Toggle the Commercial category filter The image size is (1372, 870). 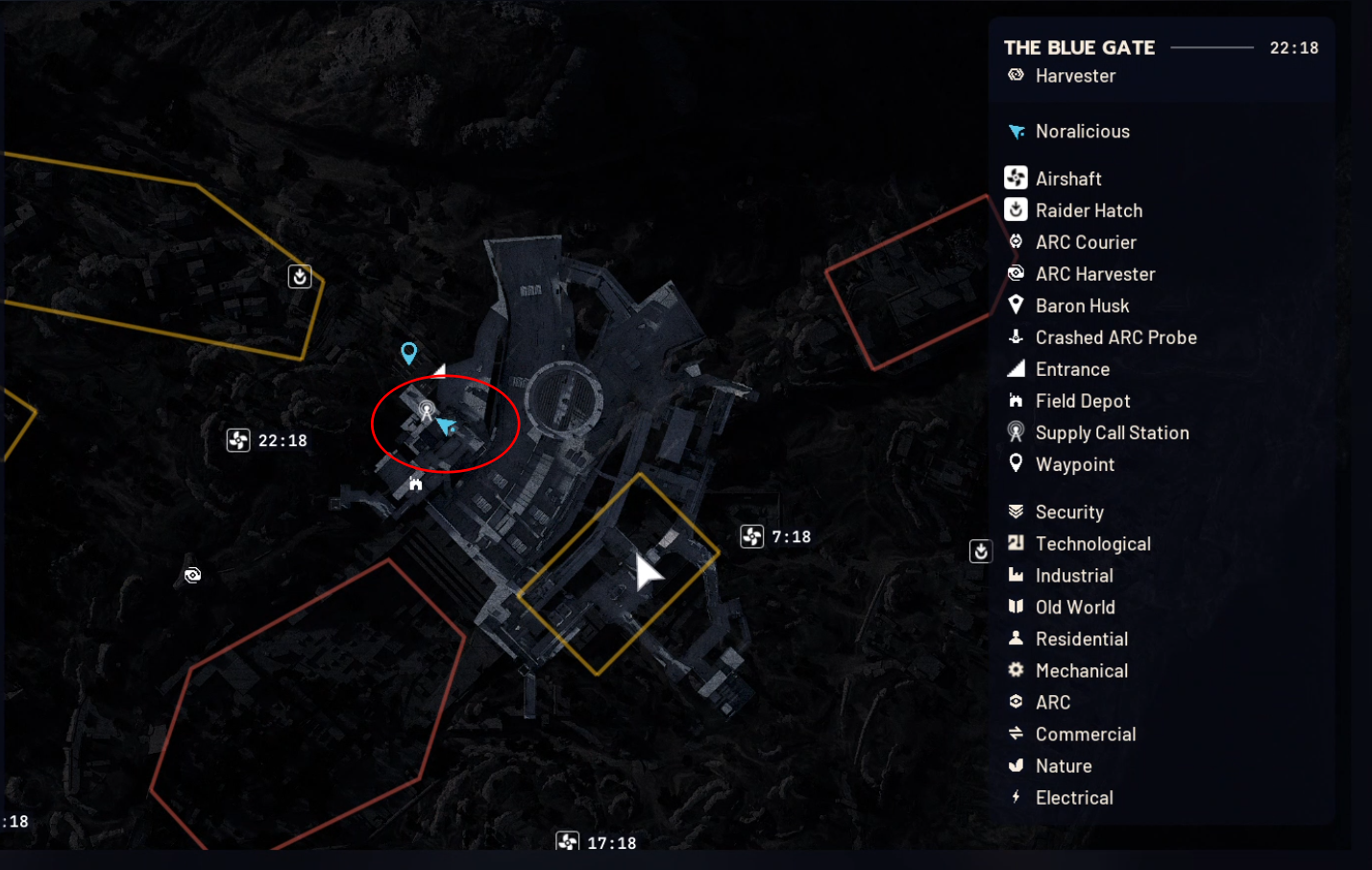click(1085, 734)
